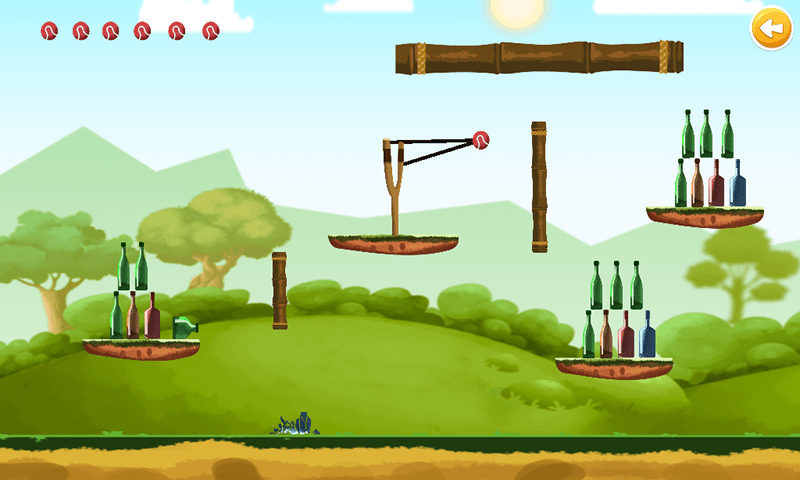This screenshot has width=800, height=480.
Task: Click the orange back arrow button
Action: (x=769, y=30)
